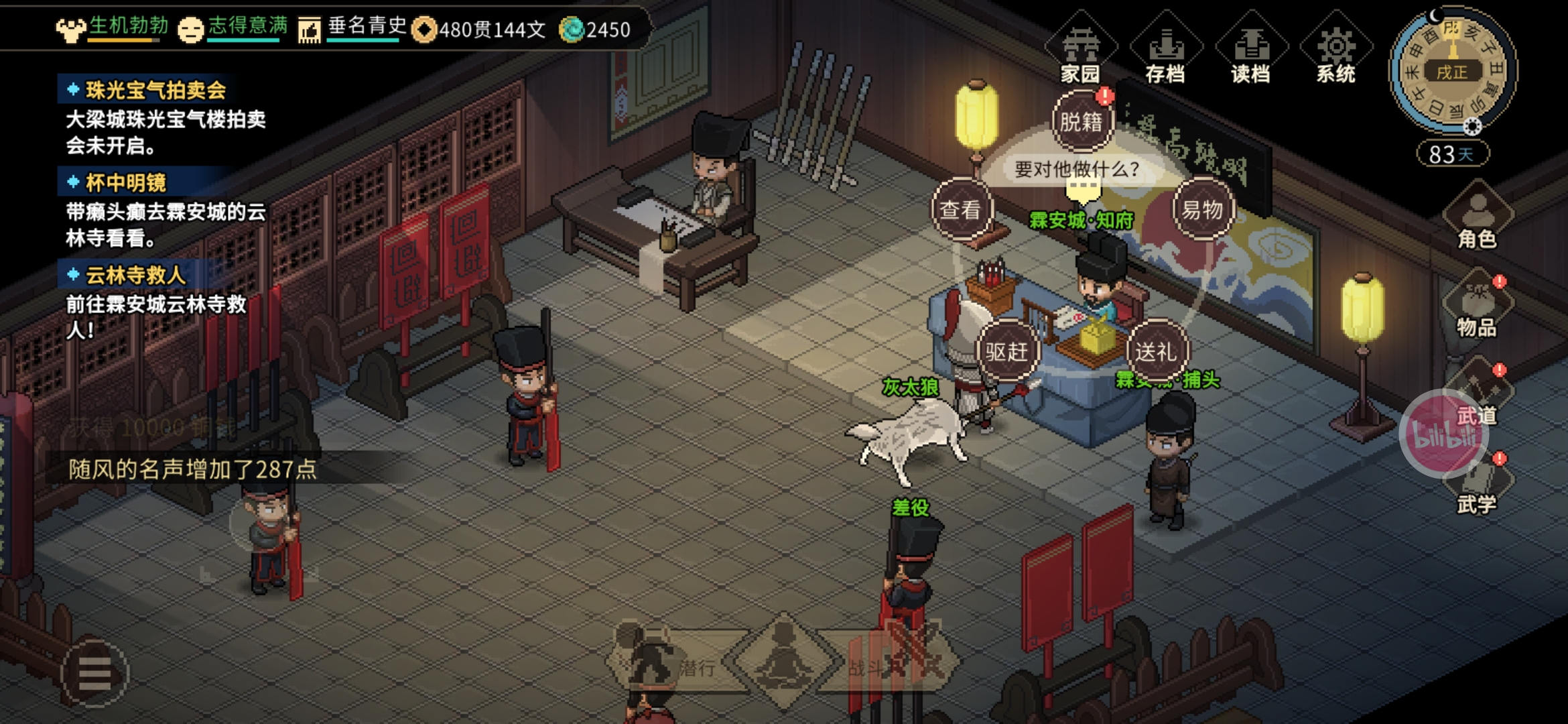
Task: Open the 家园 homestead menu
Action: pyautogui.click(x=1080, y=50)
